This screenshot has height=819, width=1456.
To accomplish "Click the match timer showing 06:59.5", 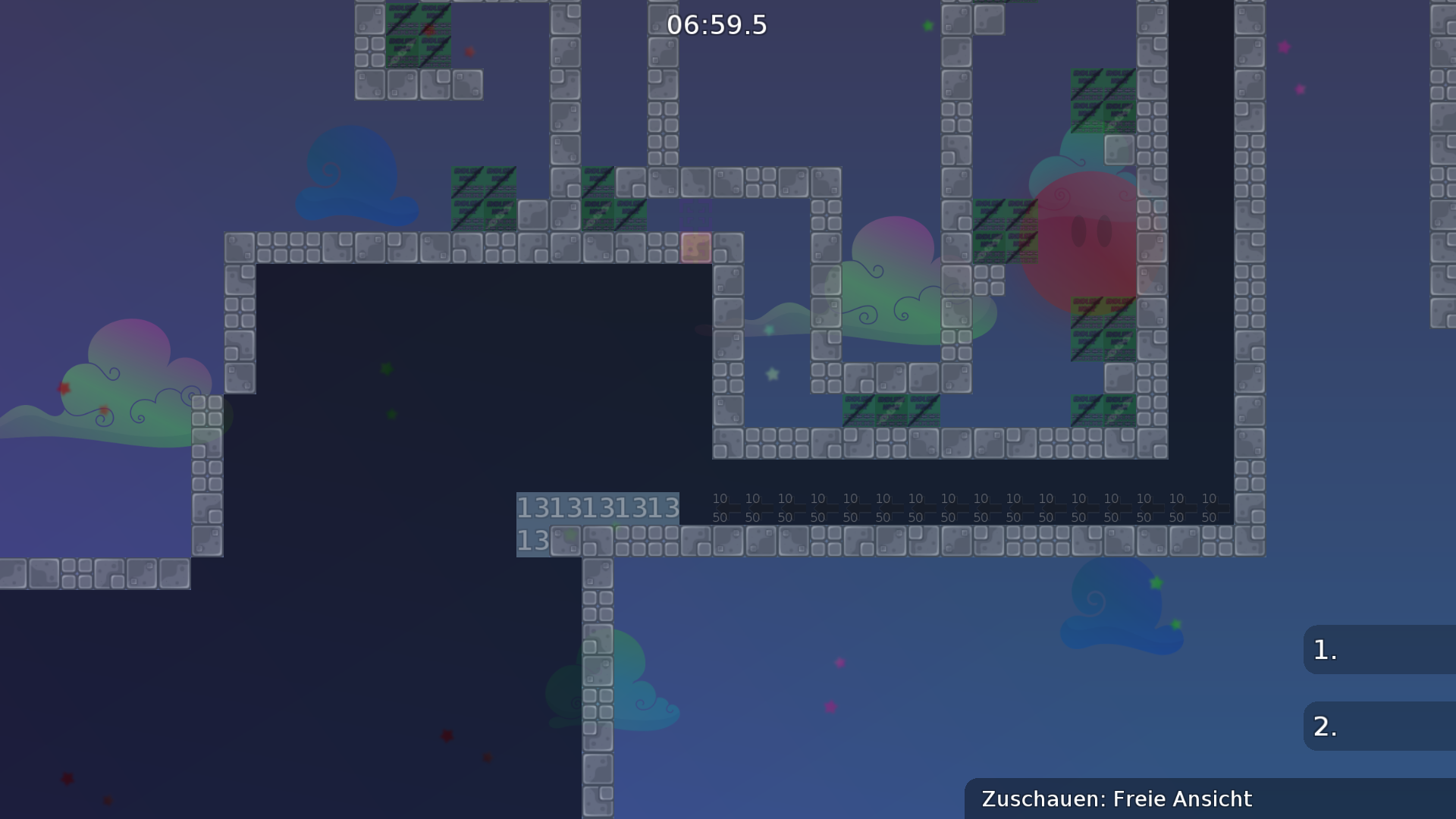I will click(716, 25).
